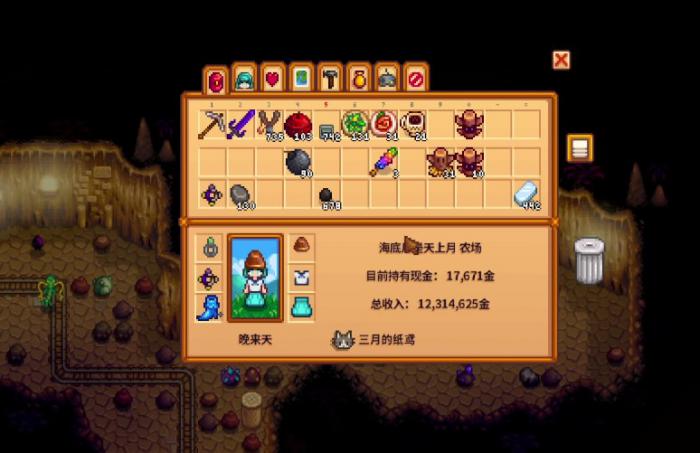Open the Social hearts tab
This screenshot has height=453, width=700.
[x=272, y=78]
